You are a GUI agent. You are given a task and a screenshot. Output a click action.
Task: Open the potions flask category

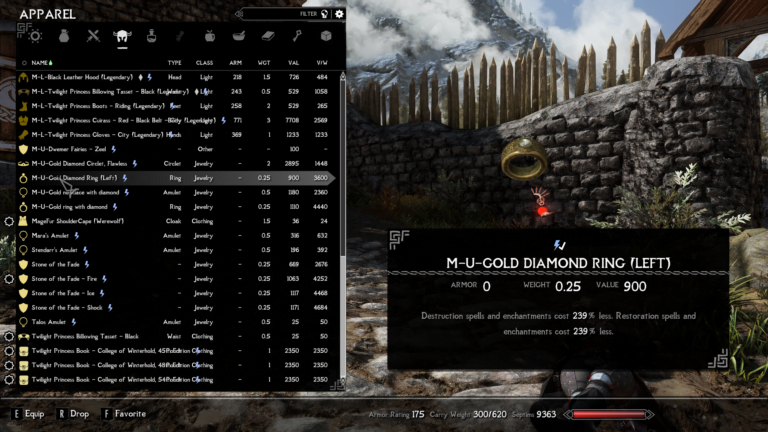click(x=152, y=37)
